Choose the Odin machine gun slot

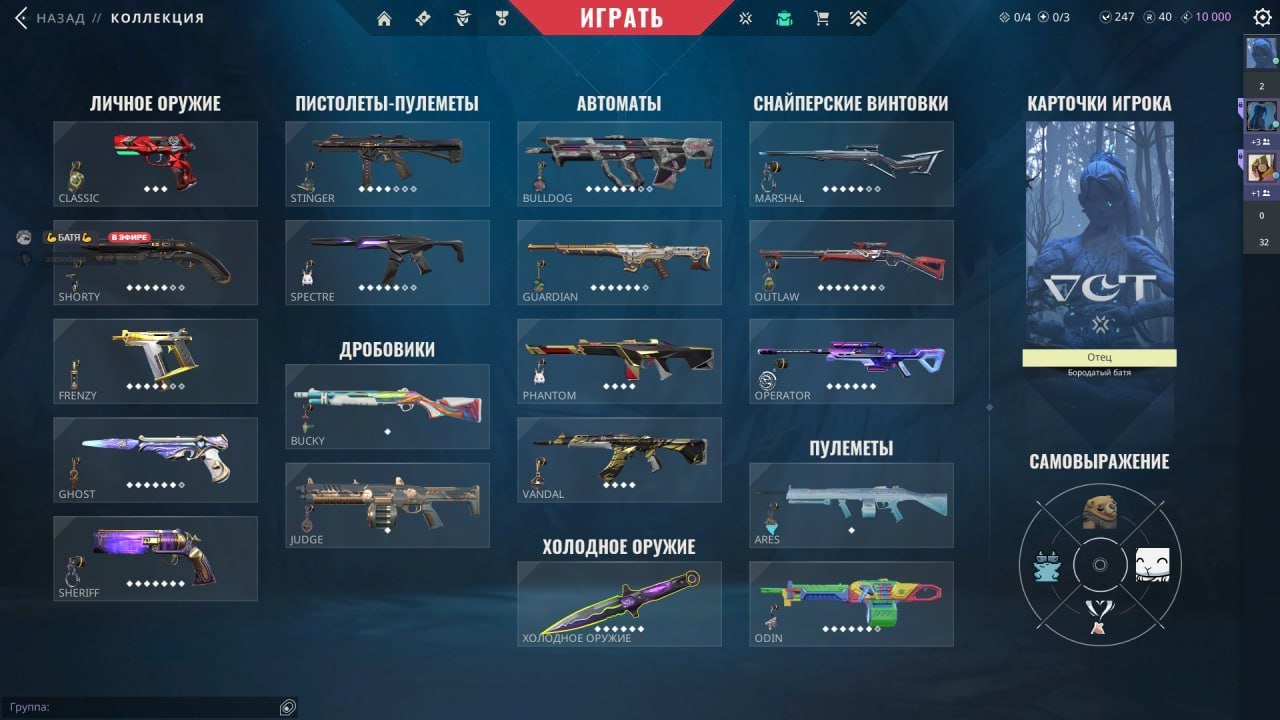point(851,603)
